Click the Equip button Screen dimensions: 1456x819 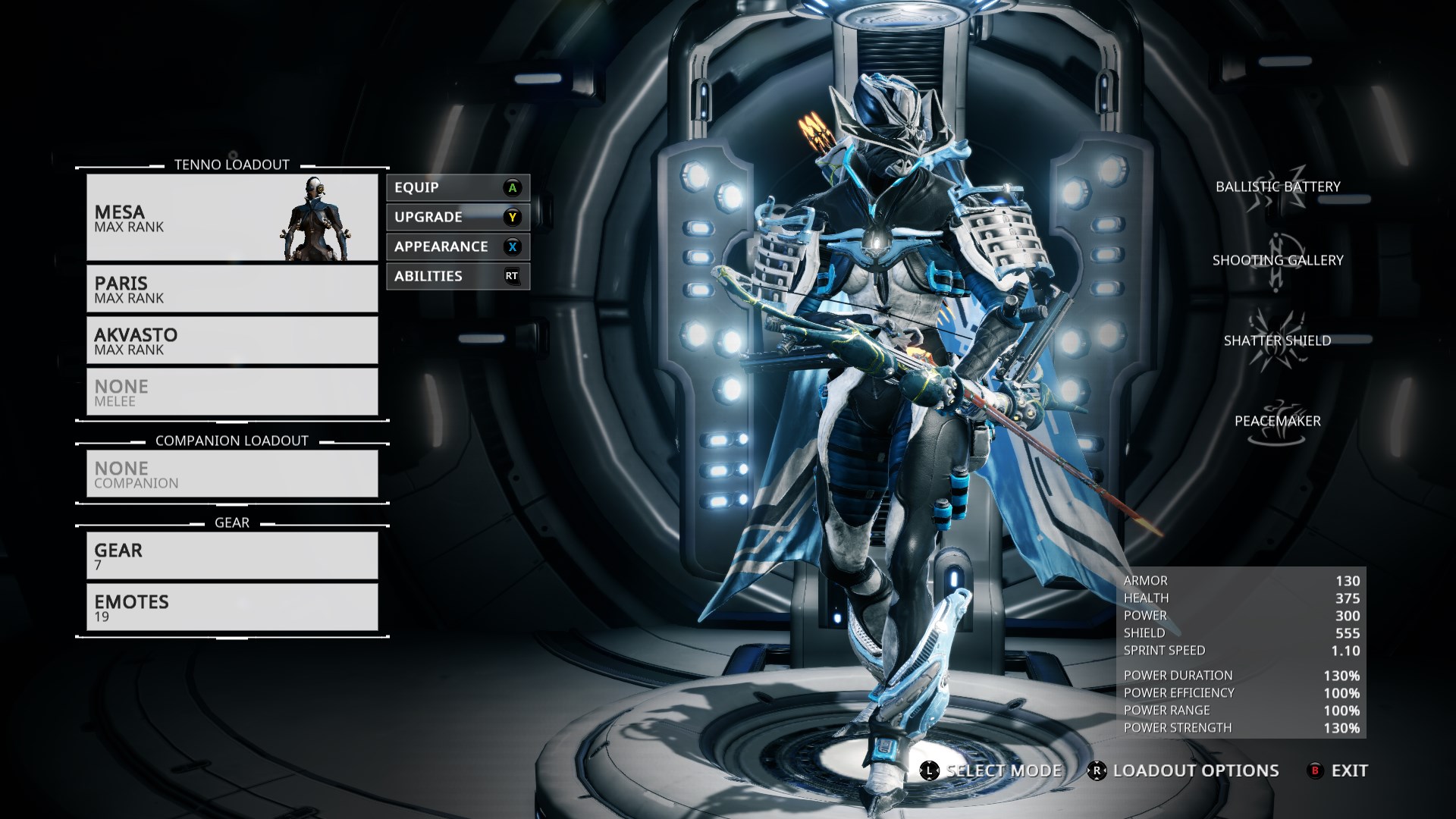tap(457, 187)
